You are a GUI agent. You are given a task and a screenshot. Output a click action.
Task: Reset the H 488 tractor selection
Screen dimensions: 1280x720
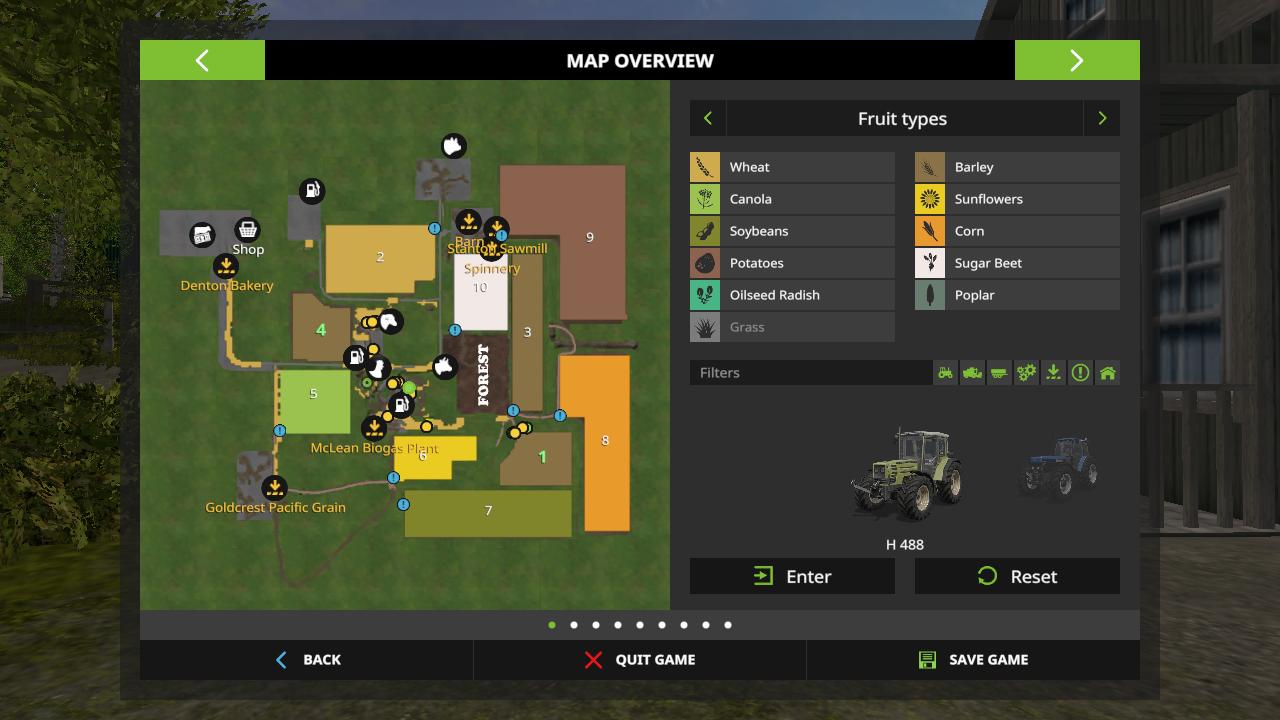[1017, 576]
